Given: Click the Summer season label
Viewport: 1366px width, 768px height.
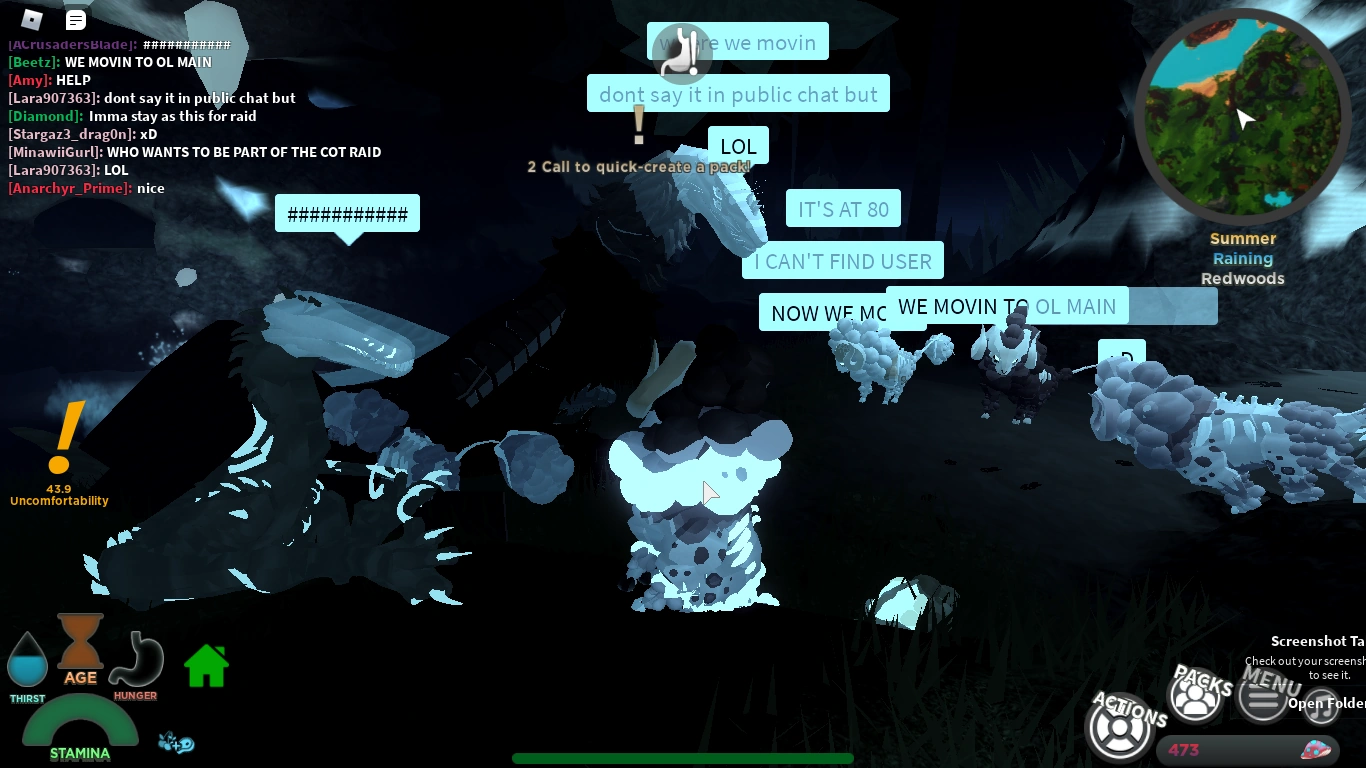Looking at the screenshot, I should click(x=1243, y=238).
